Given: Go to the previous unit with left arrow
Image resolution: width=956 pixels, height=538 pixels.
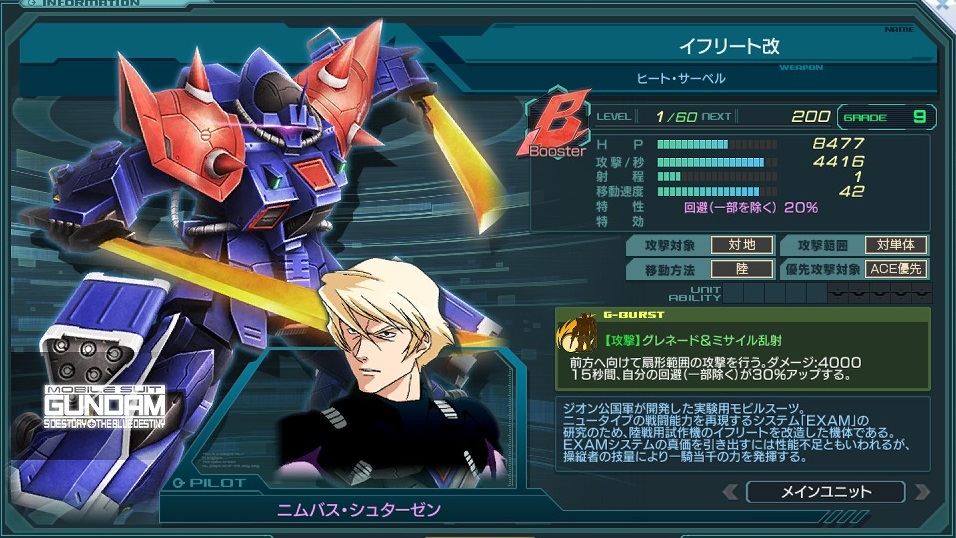Looking at the screenshot, I should 730,492.
